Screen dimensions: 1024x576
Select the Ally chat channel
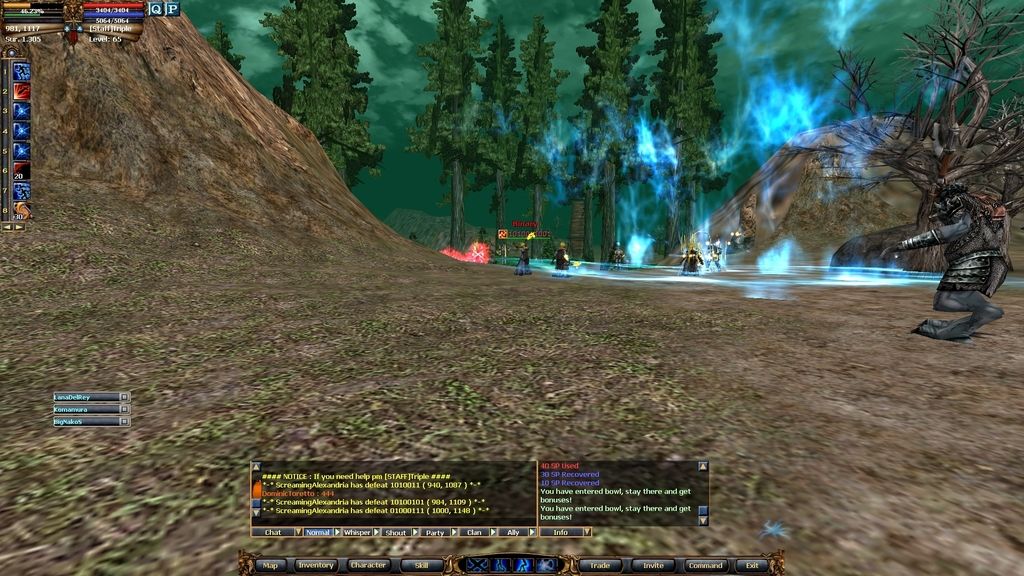pos(513,532)
